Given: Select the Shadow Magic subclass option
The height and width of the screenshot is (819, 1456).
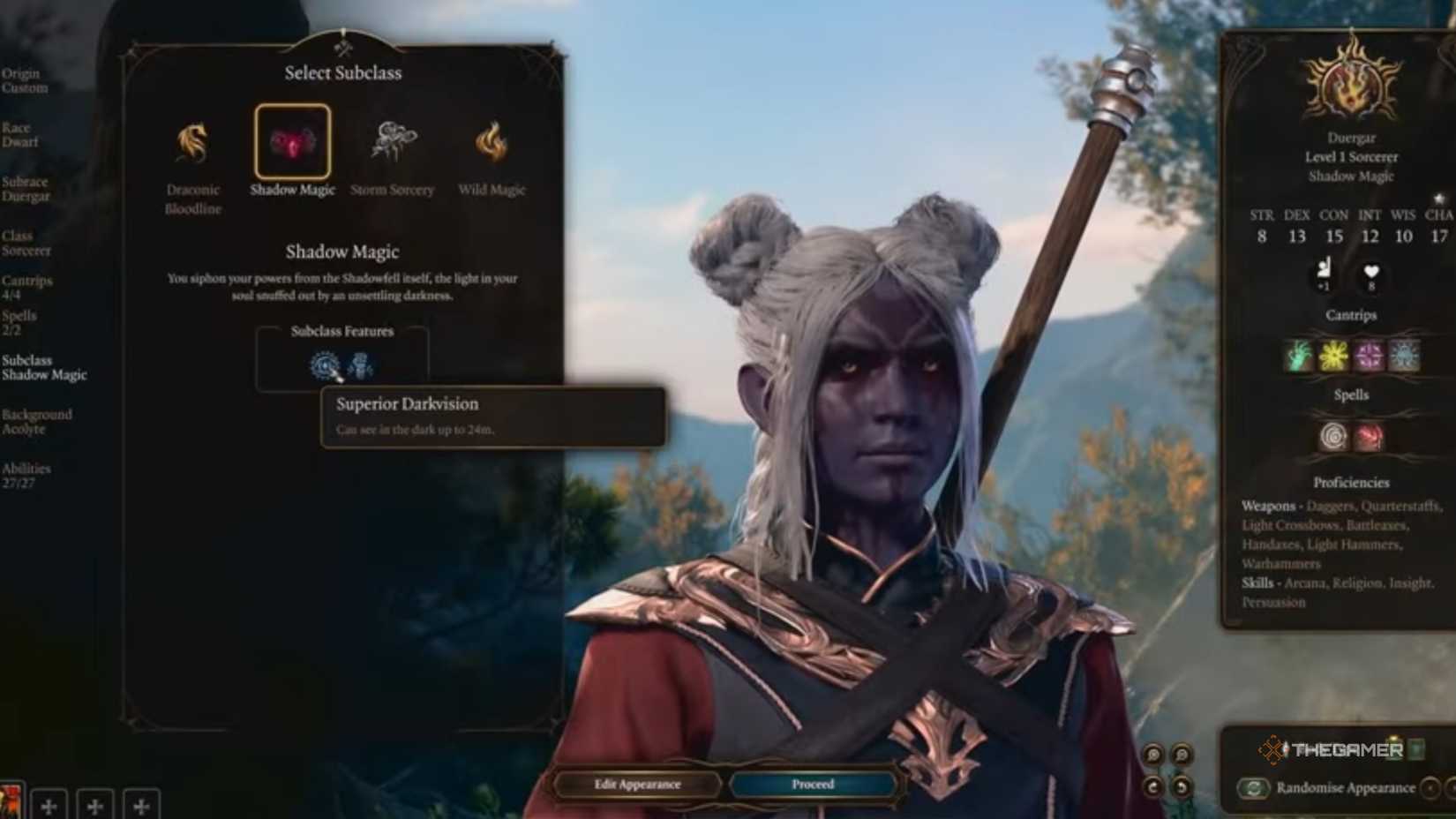Looking at the screenshot, I should [x=292, y=141].
